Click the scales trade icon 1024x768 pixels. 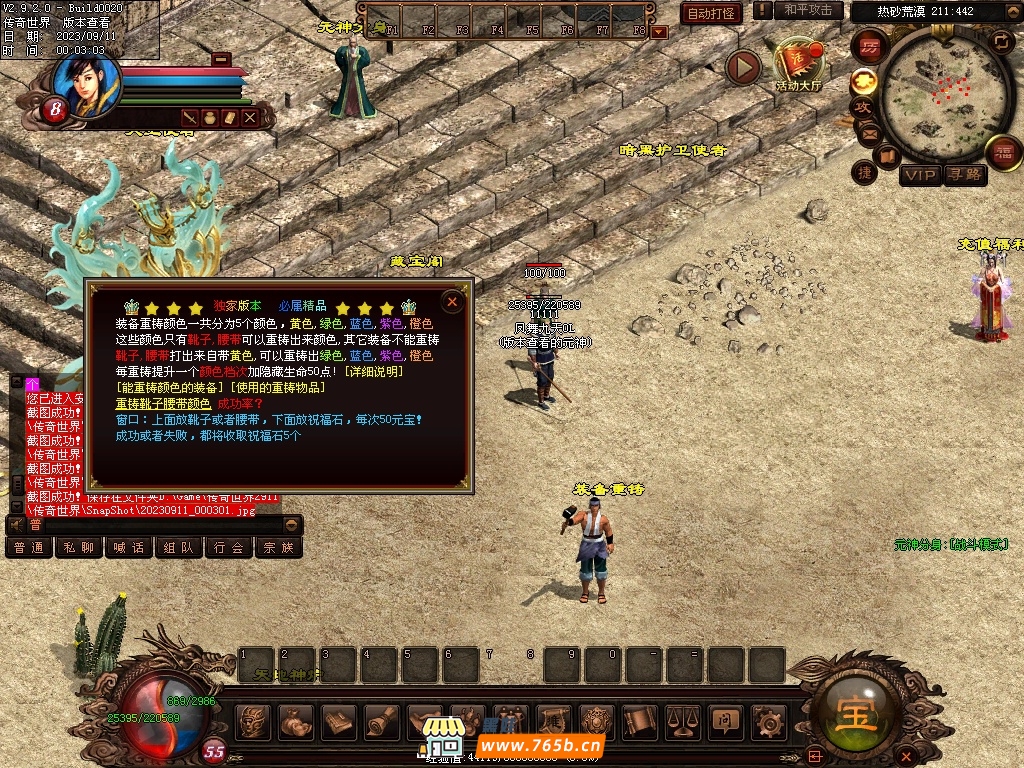point(682,720)
